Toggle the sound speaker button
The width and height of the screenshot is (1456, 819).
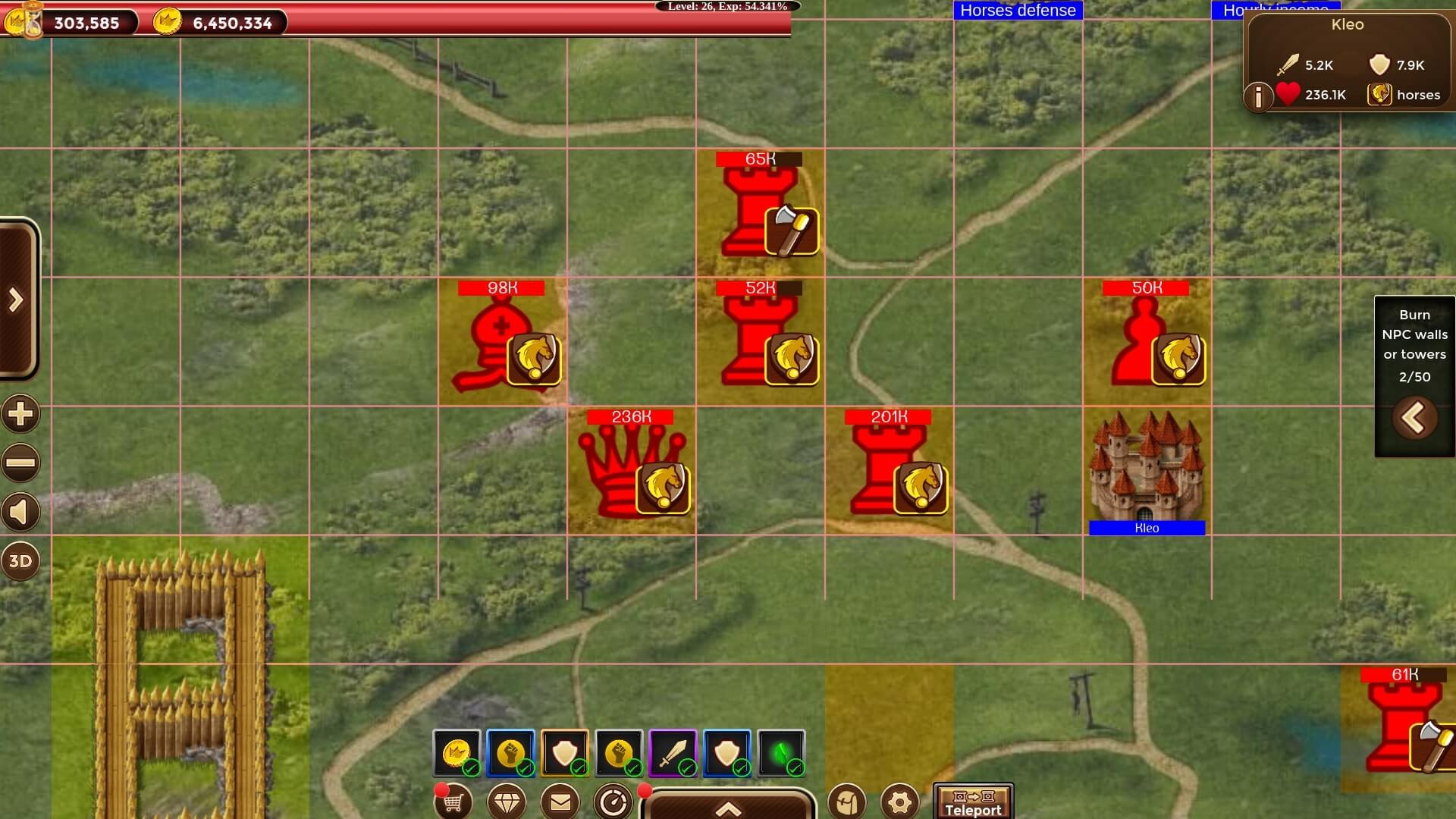point(20,513)
